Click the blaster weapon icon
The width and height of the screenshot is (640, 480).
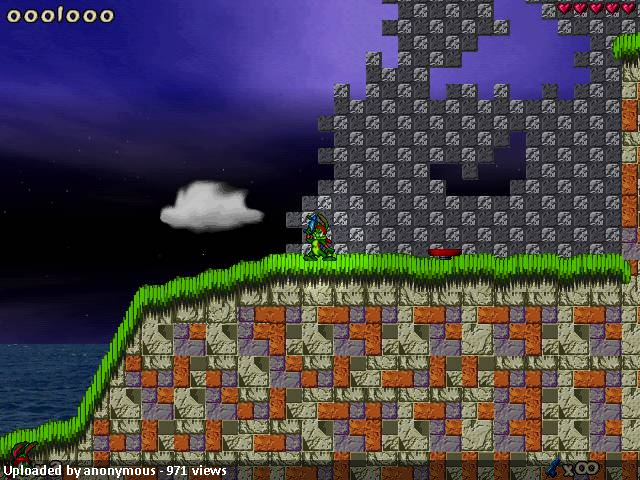pyautogui.click(x=553, y=465)
